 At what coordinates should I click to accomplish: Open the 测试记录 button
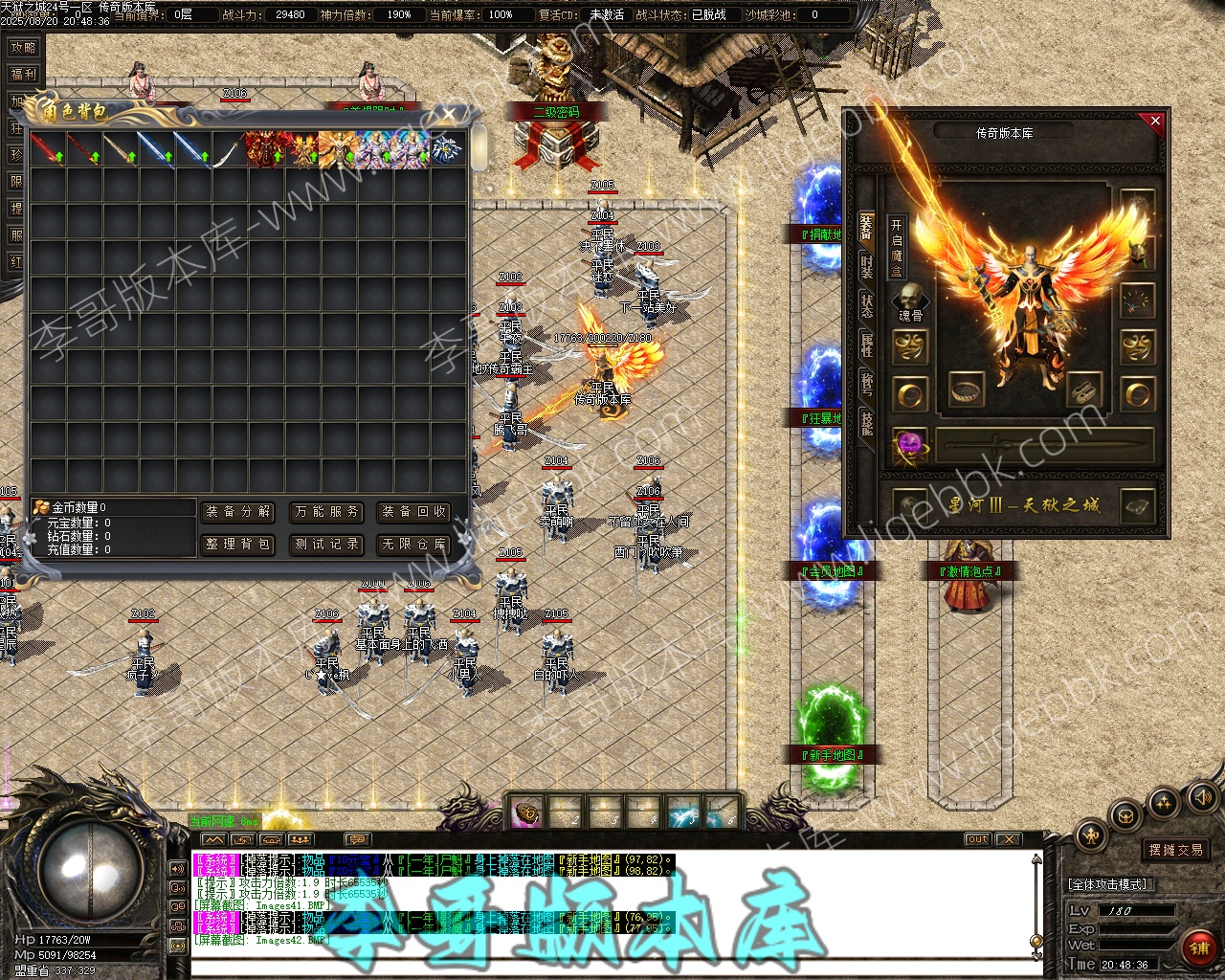[x=327, y=545]
